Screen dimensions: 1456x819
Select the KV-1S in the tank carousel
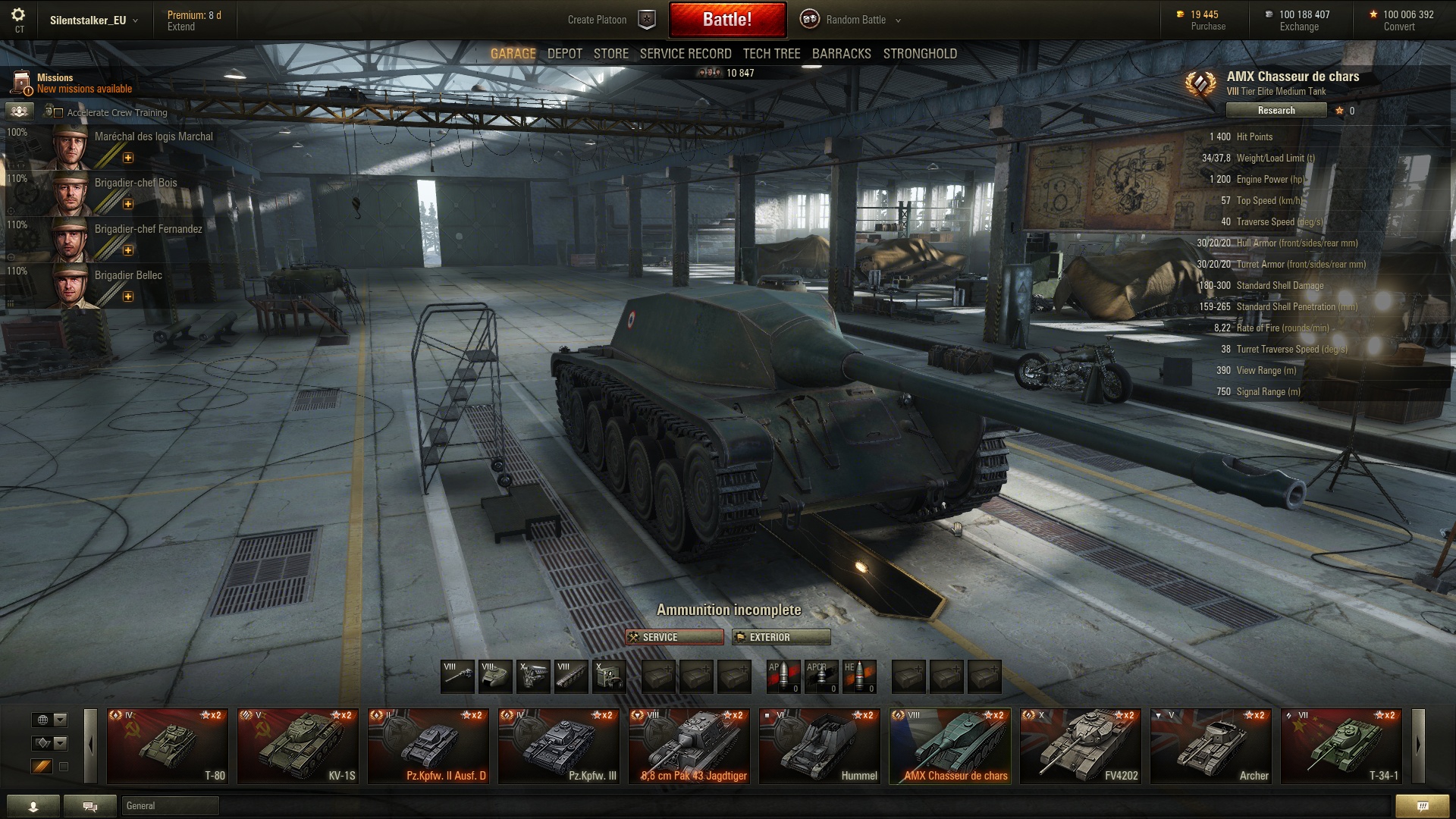(297, 746)
